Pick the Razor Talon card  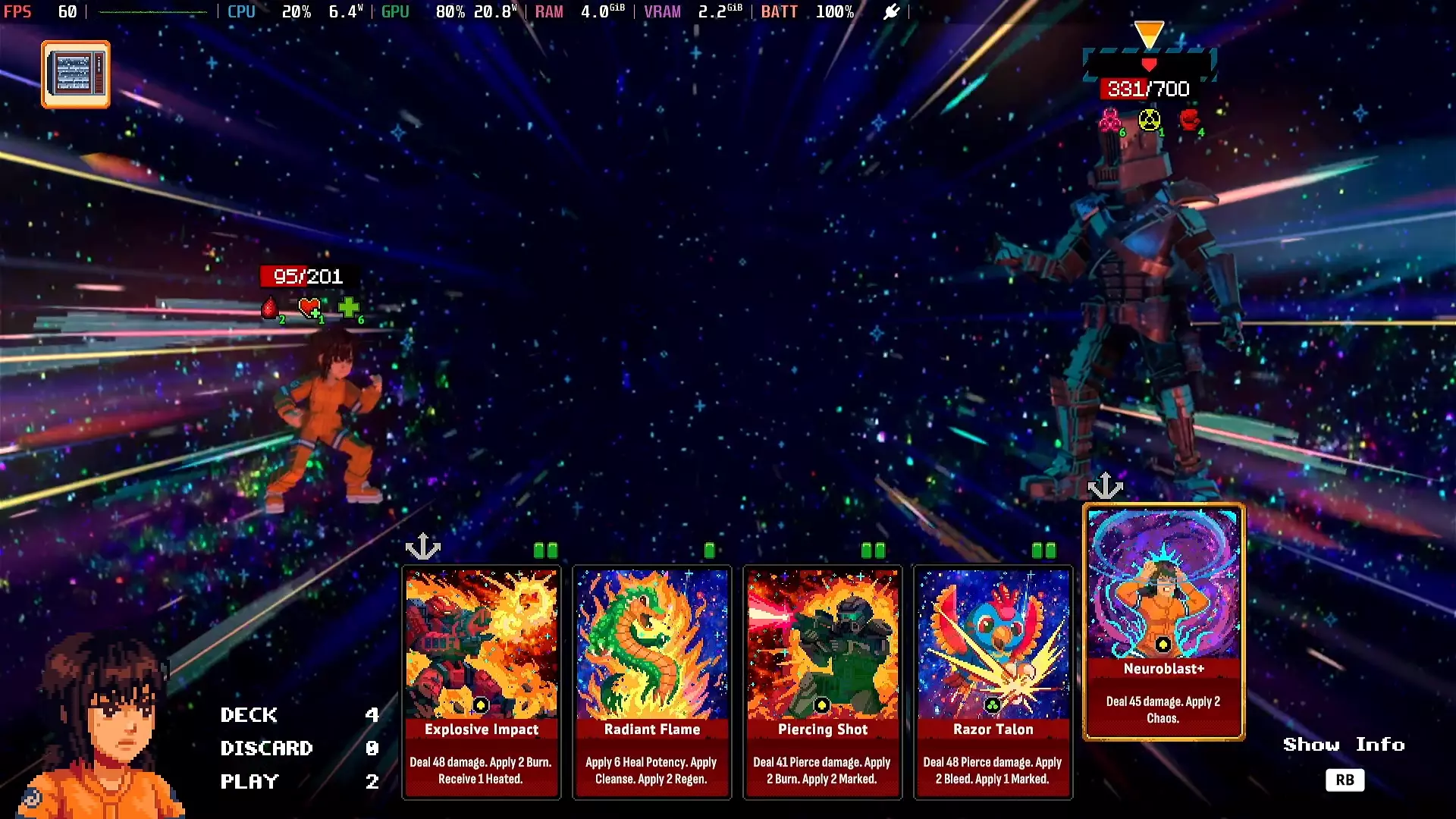(x=993, y=681)
